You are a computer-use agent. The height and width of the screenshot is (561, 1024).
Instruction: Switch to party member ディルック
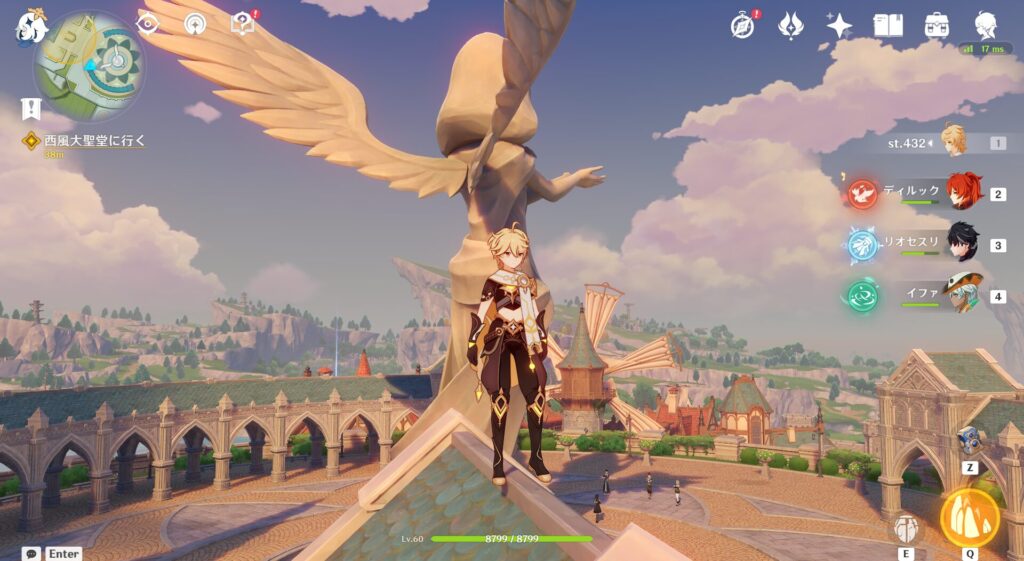point(964,191)
